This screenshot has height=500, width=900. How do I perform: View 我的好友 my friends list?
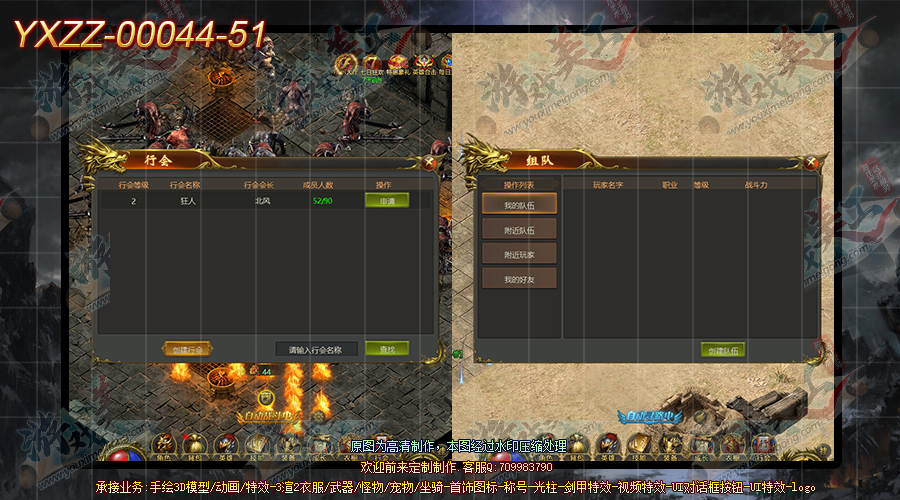click(519, 279)
